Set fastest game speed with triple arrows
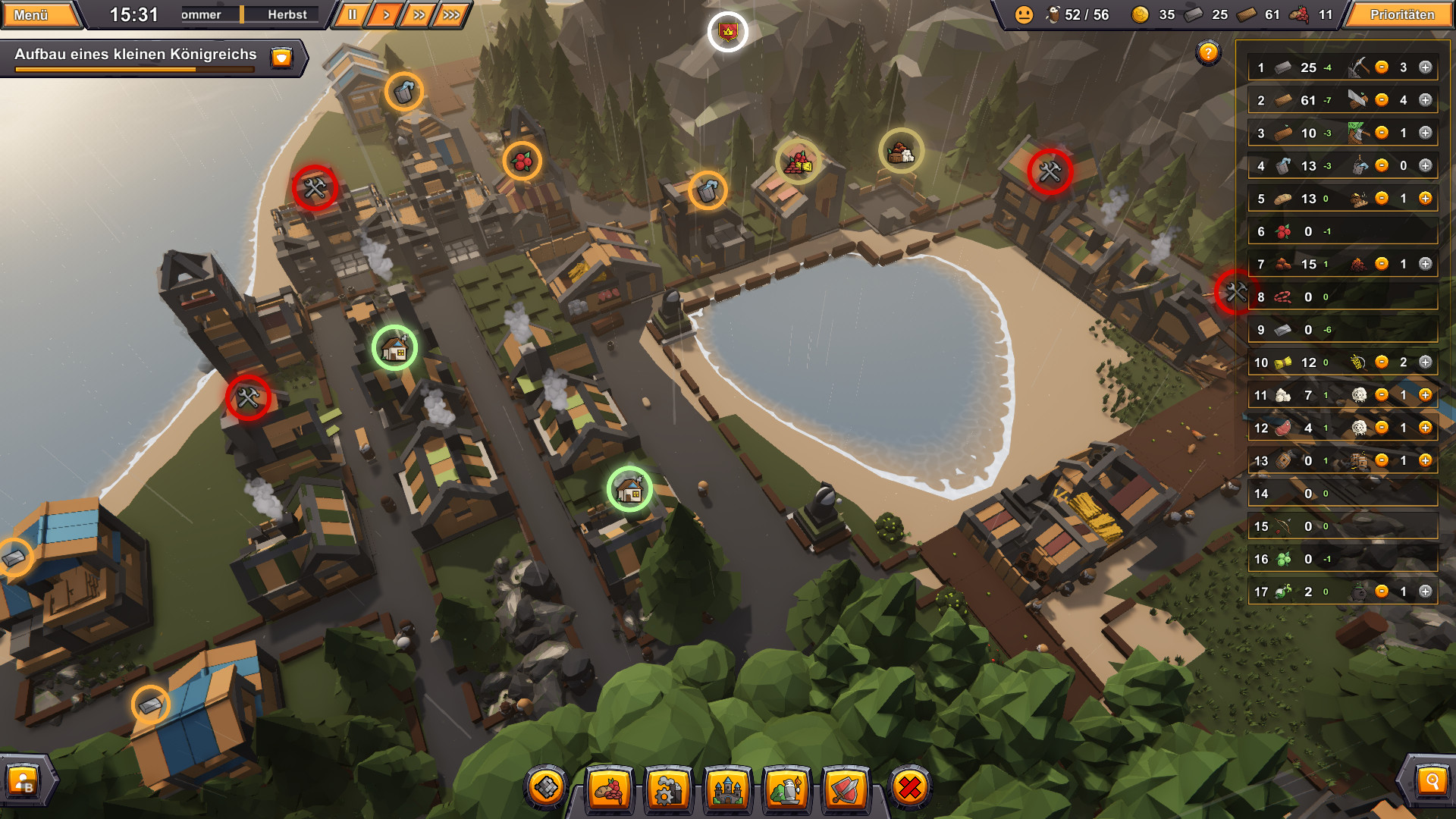Viewport: 1456px width, 819px height. click(450, 13)
